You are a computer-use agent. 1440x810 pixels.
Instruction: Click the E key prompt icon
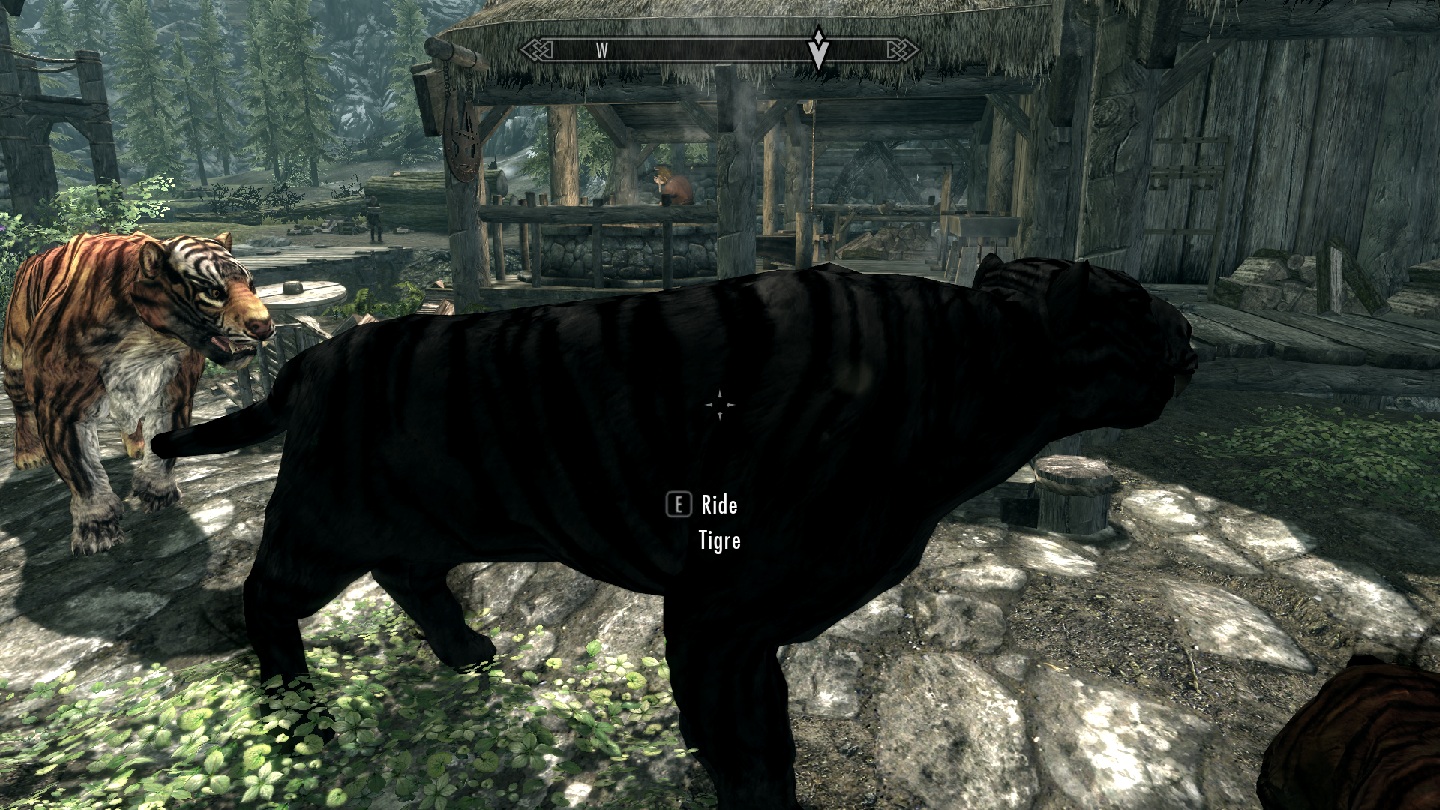pos(679,505)
